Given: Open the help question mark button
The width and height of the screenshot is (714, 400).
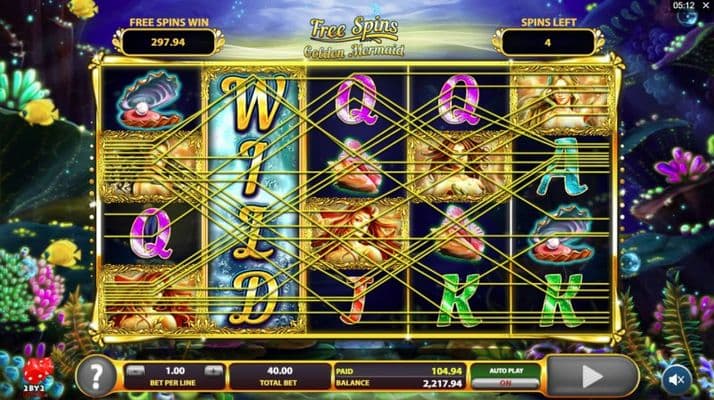Looking at the screenshot, I should [x=95, y=376].
